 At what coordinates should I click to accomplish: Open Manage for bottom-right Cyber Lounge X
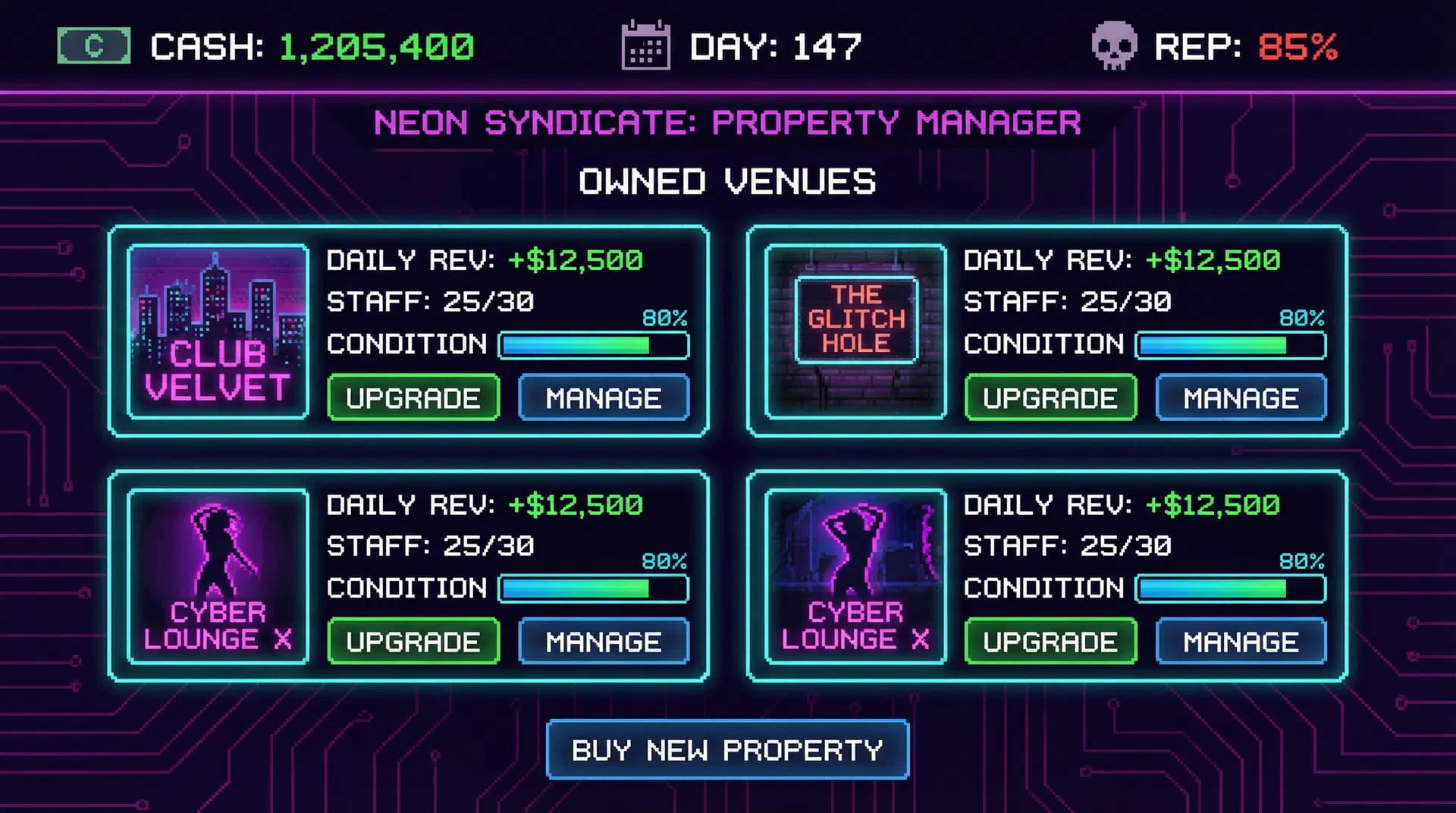pos(1241,641)
